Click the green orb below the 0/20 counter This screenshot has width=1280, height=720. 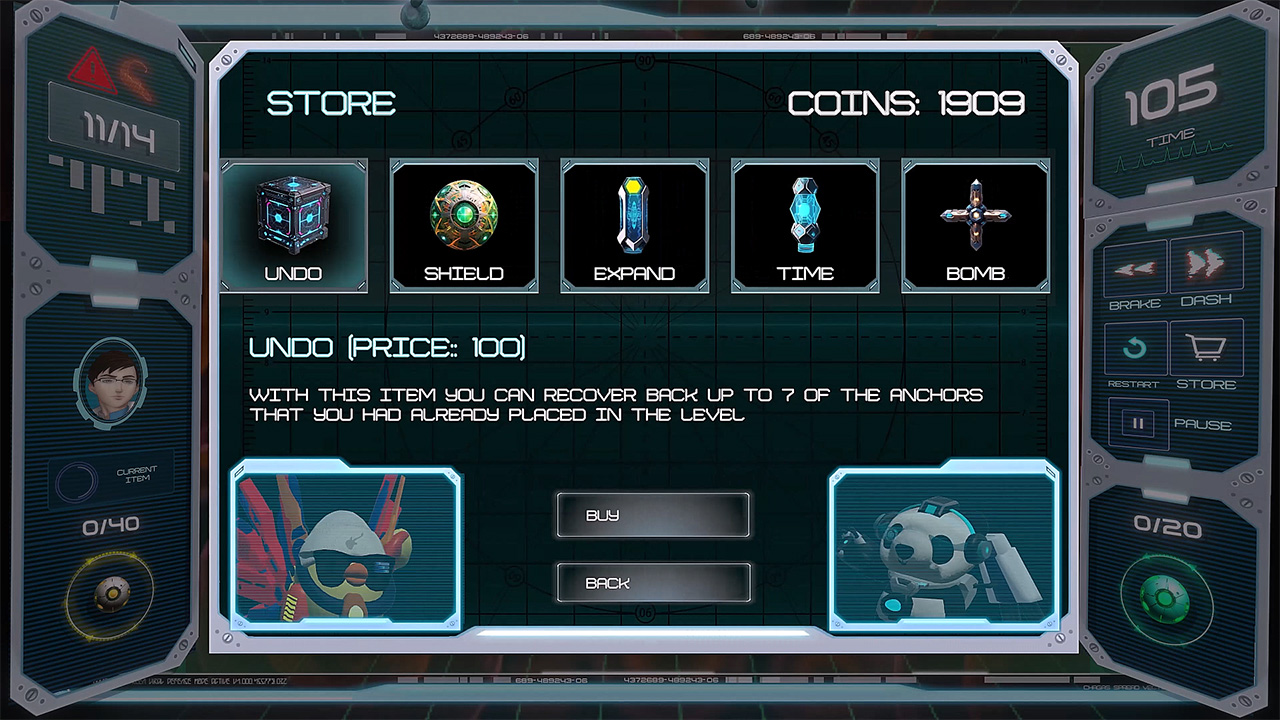pos(1164,598)
